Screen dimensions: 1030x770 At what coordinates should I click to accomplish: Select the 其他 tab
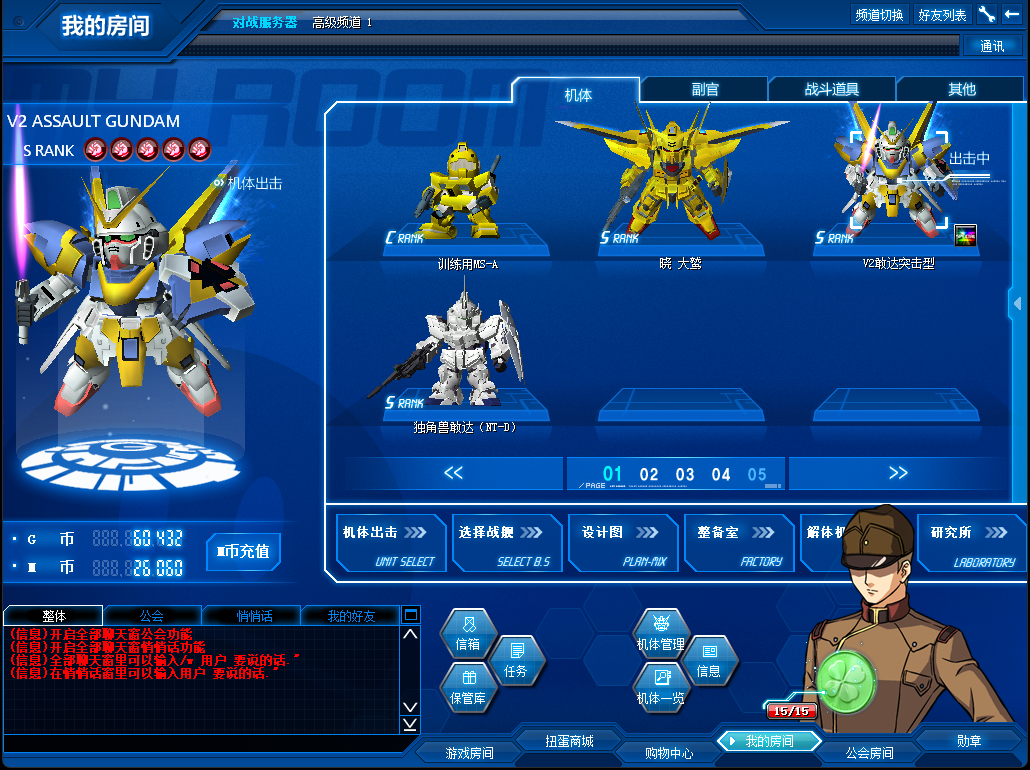(x=961, y=90)
